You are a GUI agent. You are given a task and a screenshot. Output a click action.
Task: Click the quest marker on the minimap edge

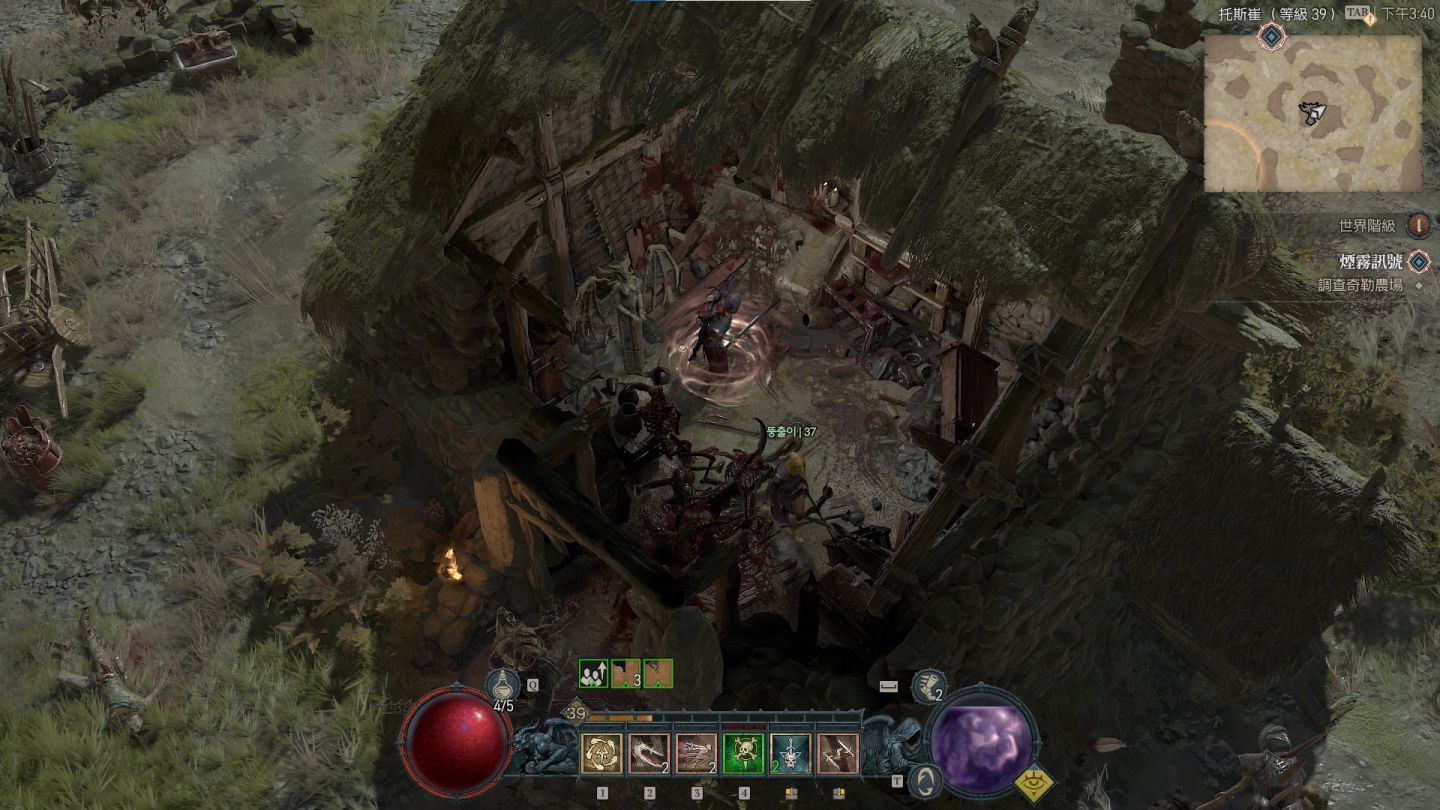pyautogui.click(x=1271, y=37)
